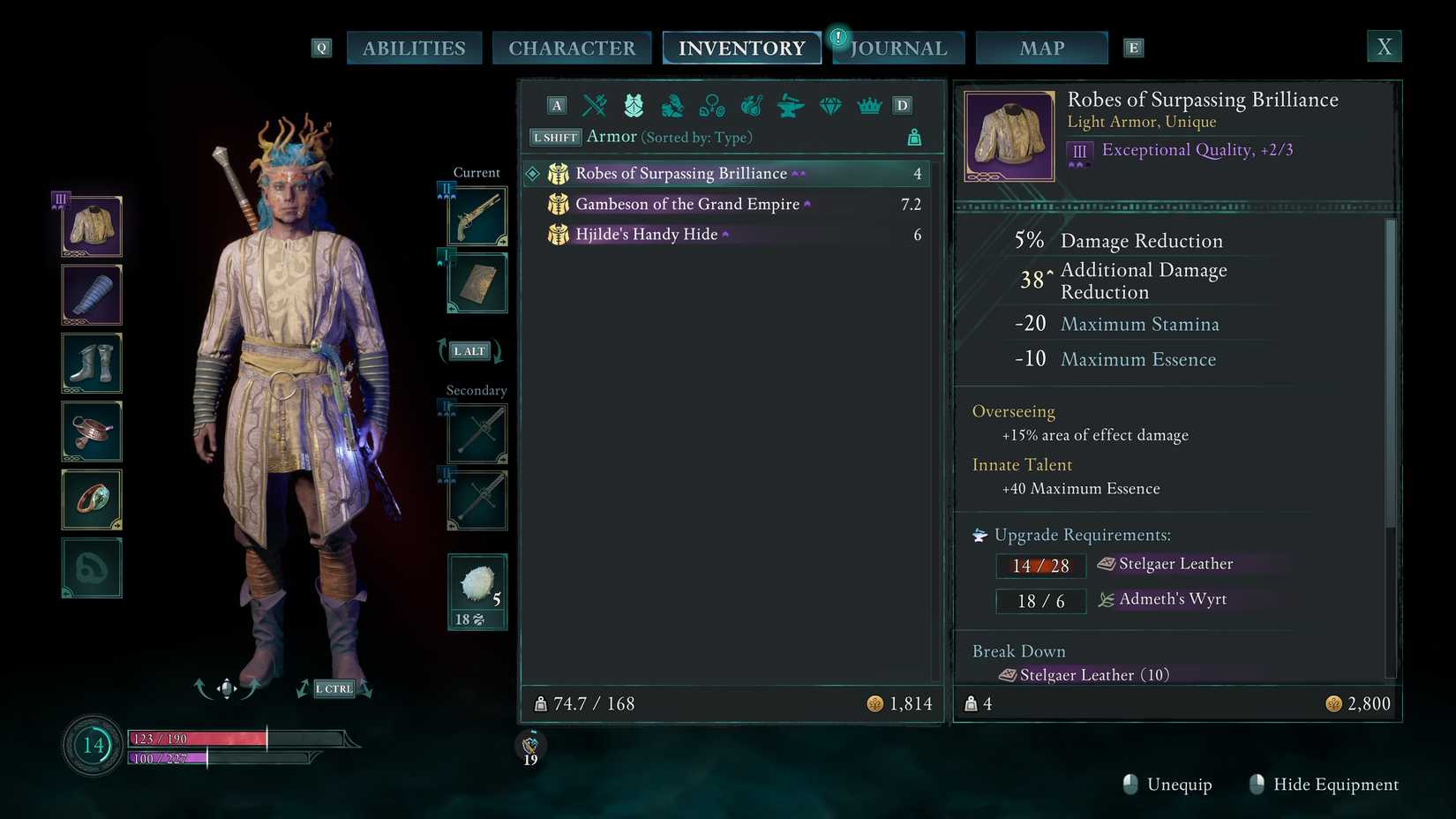Switch to the CHARACTER tab
The image size is (1456, 819).
click(572, 48)
